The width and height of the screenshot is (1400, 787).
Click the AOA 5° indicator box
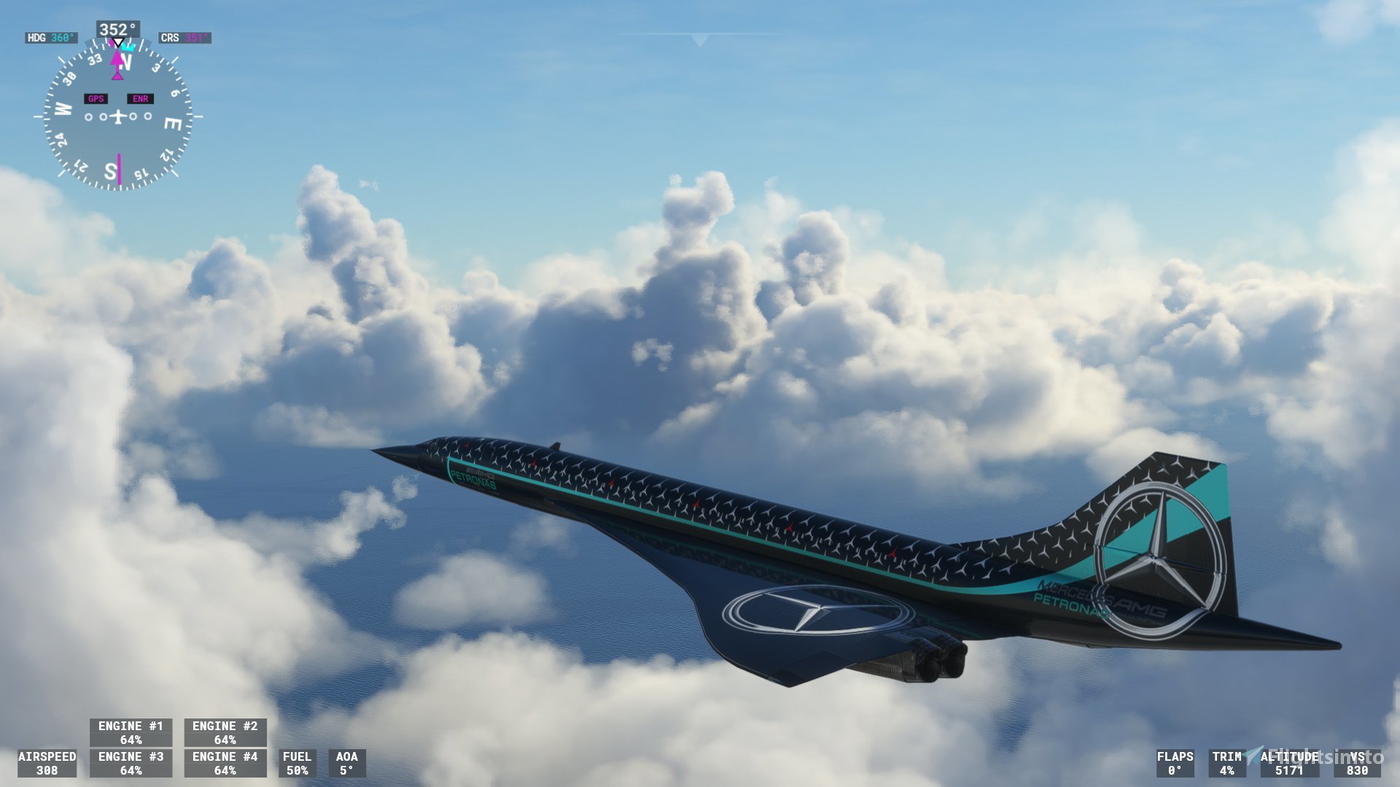click(x=346, y=763)
